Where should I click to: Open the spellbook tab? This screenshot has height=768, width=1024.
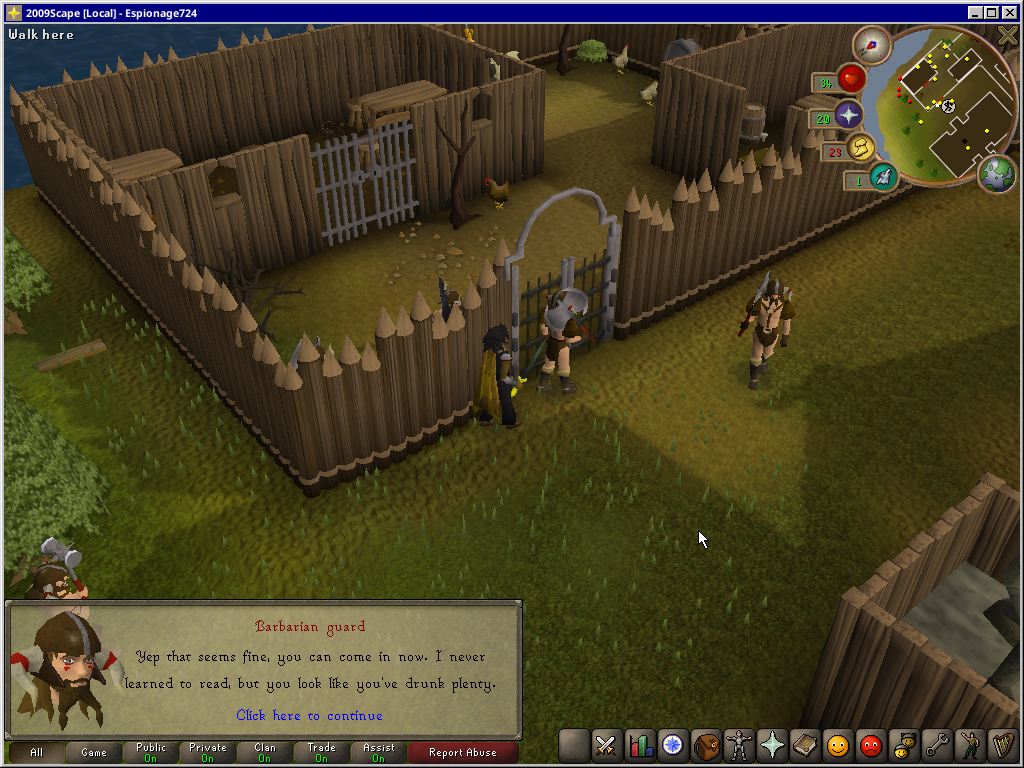804,745
